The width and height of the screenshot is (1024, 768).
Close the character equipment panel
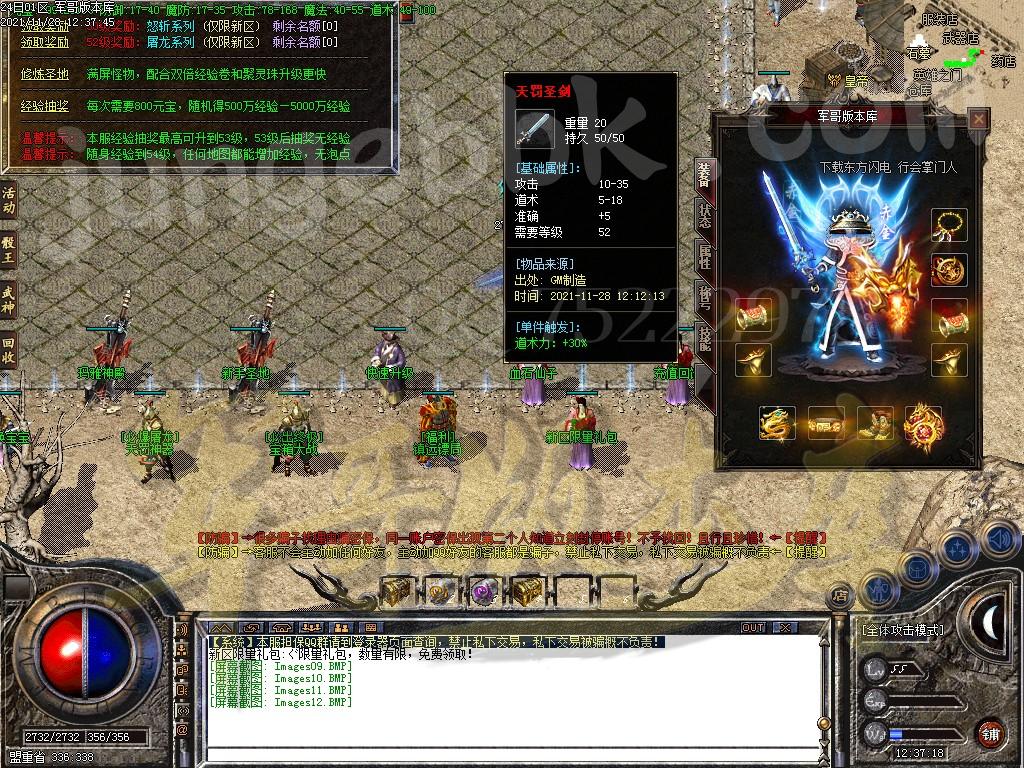pos(979,120)
